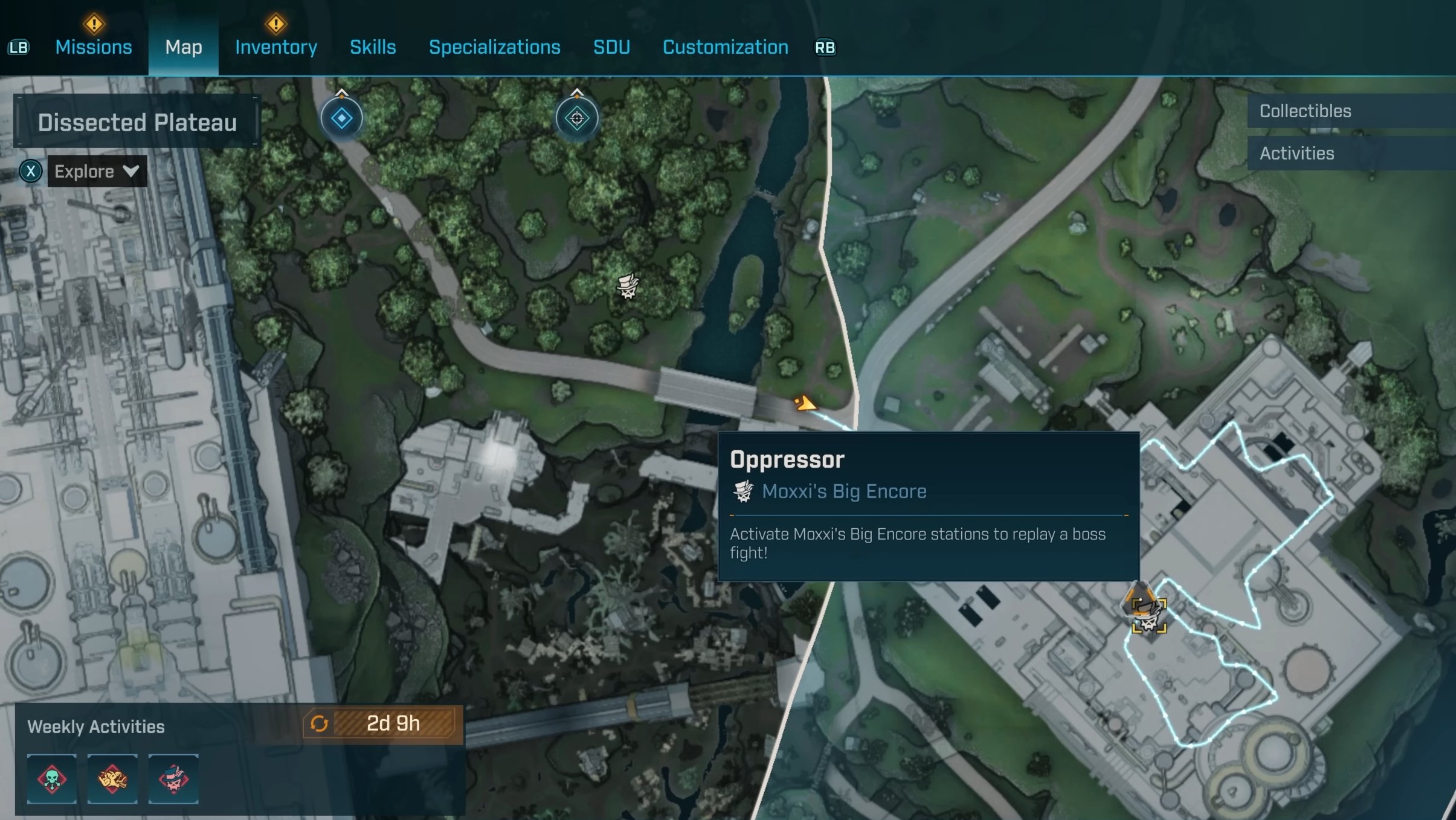The image size is (1456, 820).
Task: Open the Explore dropdown
Action: 97,172
